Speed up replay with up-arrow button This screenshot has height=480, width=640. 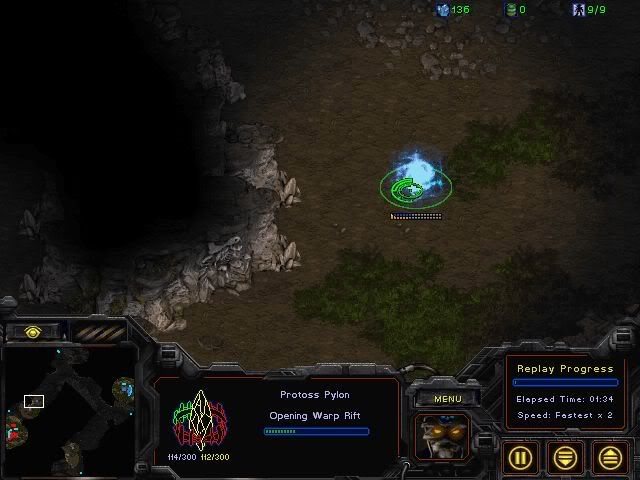(610, 457)
